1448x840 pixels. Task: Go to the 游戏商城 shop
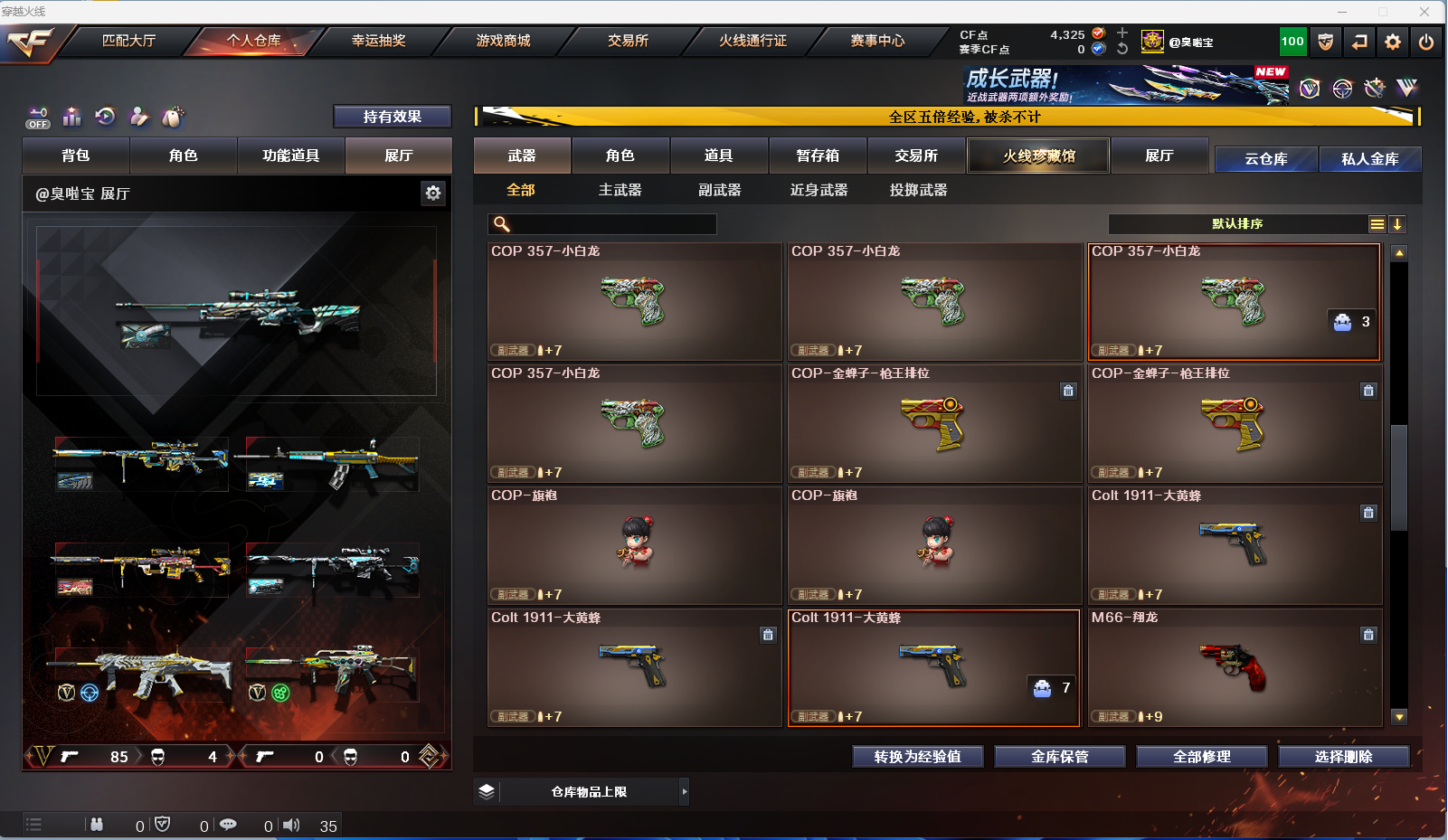point(503,41)
